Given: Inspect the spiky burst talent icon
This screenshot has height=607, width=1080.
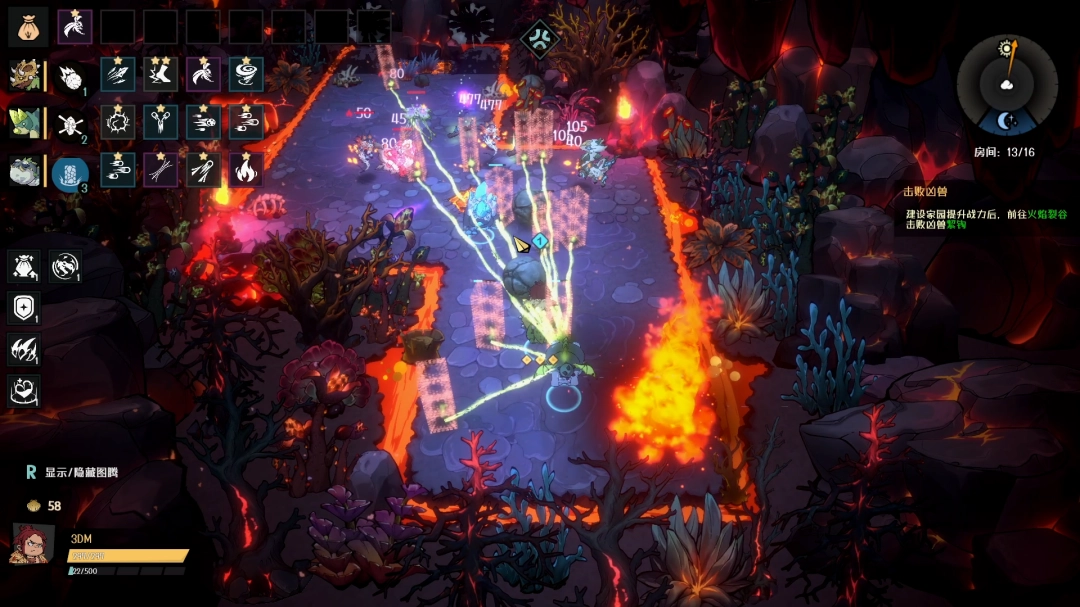Looking at the screenshot, I should click(x=117, y=122).
